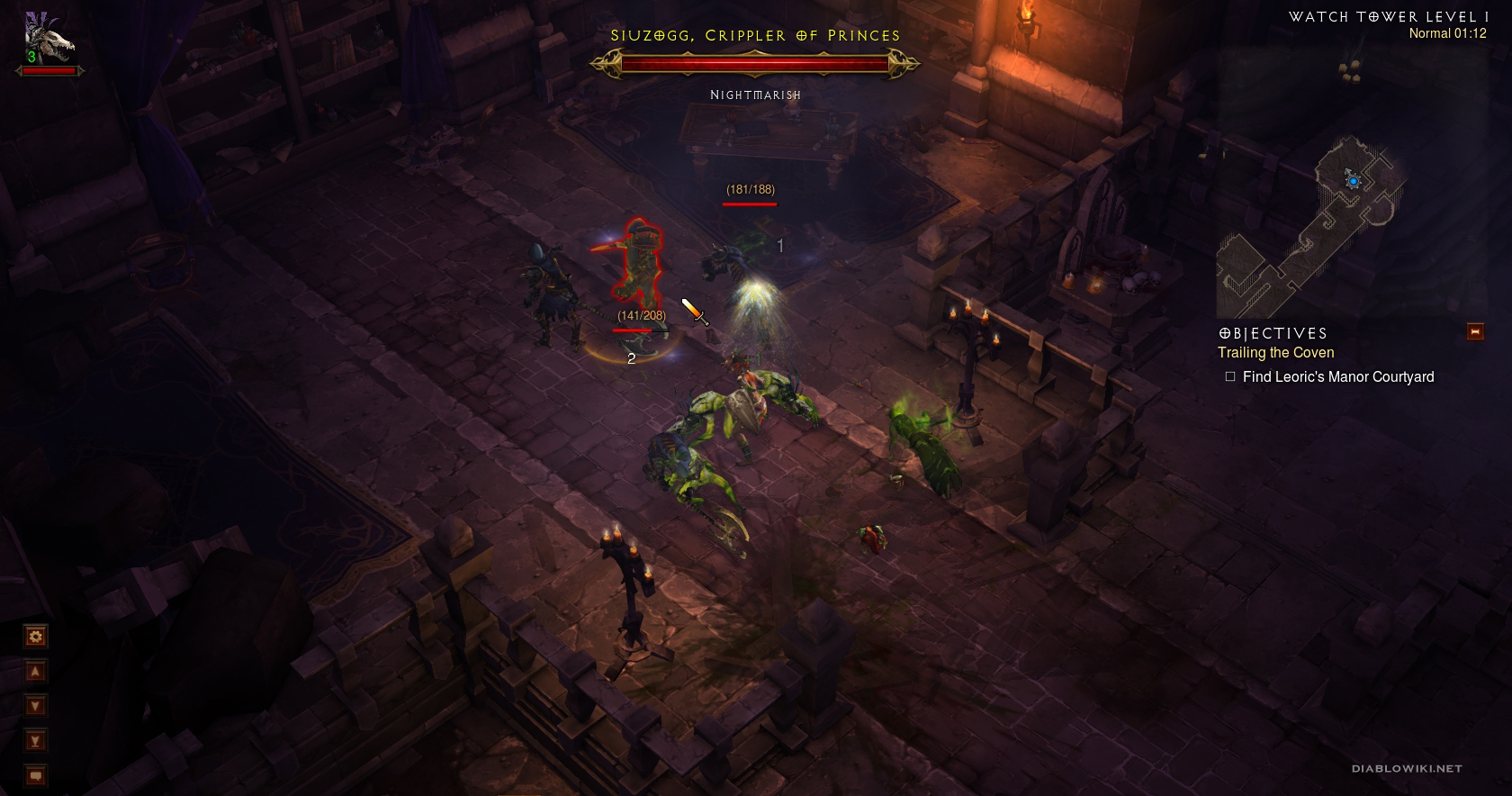This screenshot has width=1512, height=796.
Task: Collapse the Objectives tracker panel
Action: pos(1475,331)
